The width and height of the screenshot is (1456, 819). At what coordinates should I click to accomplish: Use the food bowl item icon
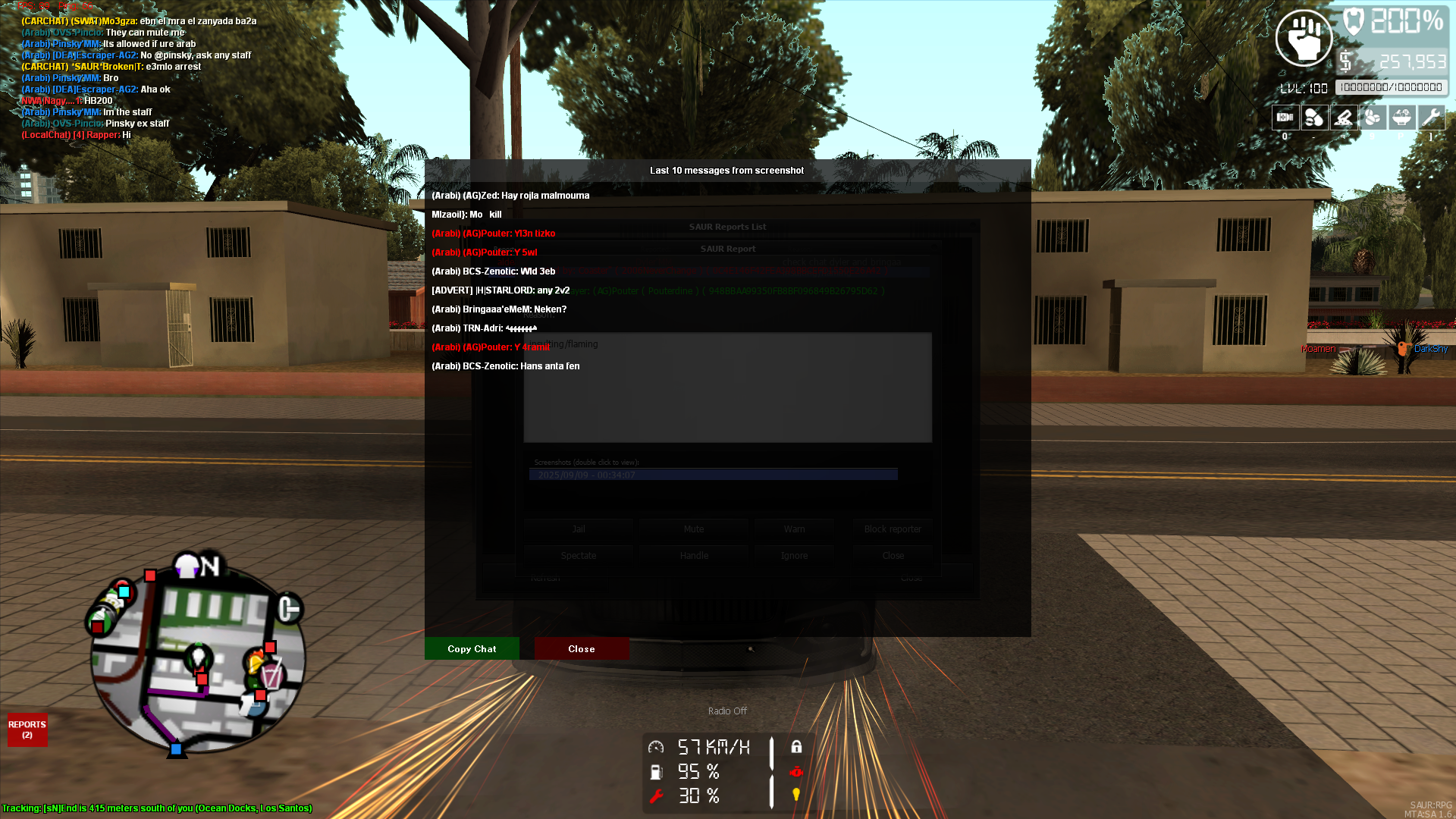pyautogui.click(x=1401, y=118)
